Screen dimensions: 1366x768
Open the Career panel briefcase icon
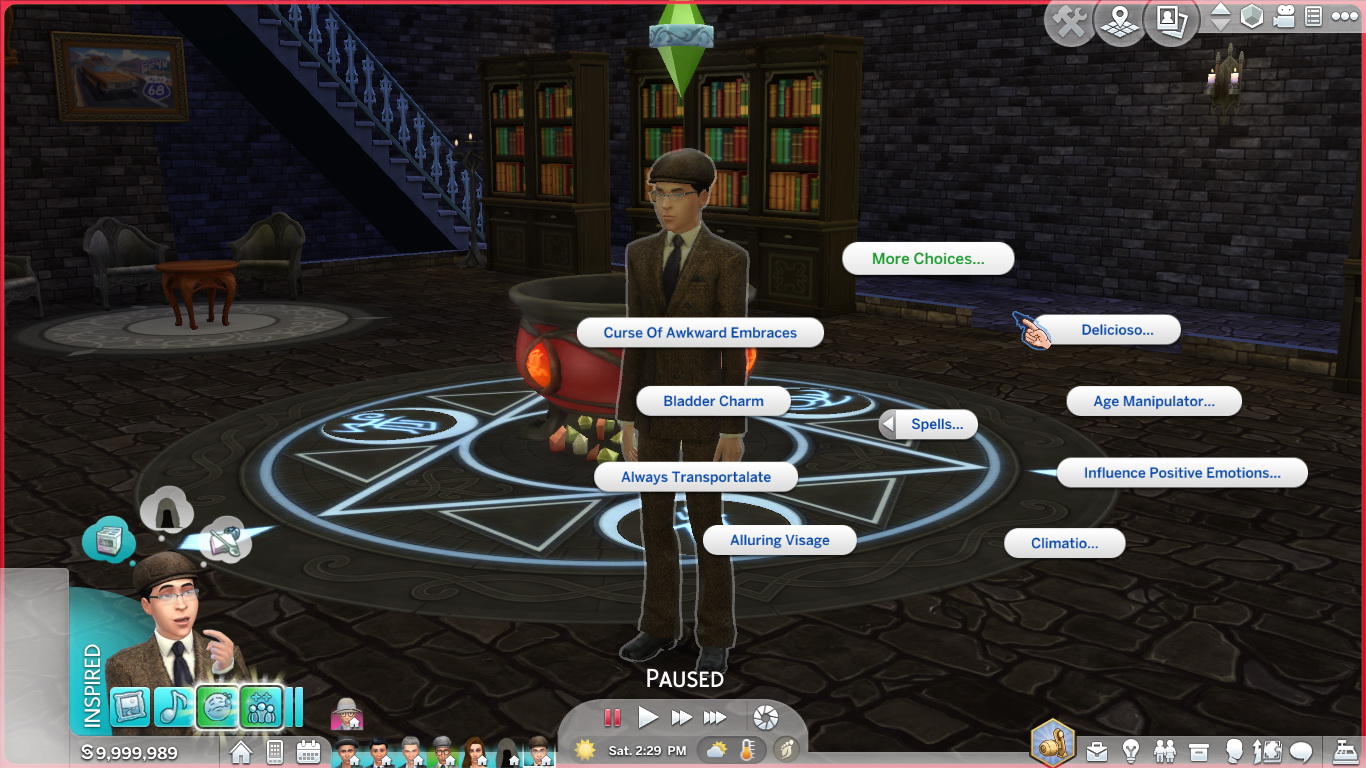(1097, 750)
